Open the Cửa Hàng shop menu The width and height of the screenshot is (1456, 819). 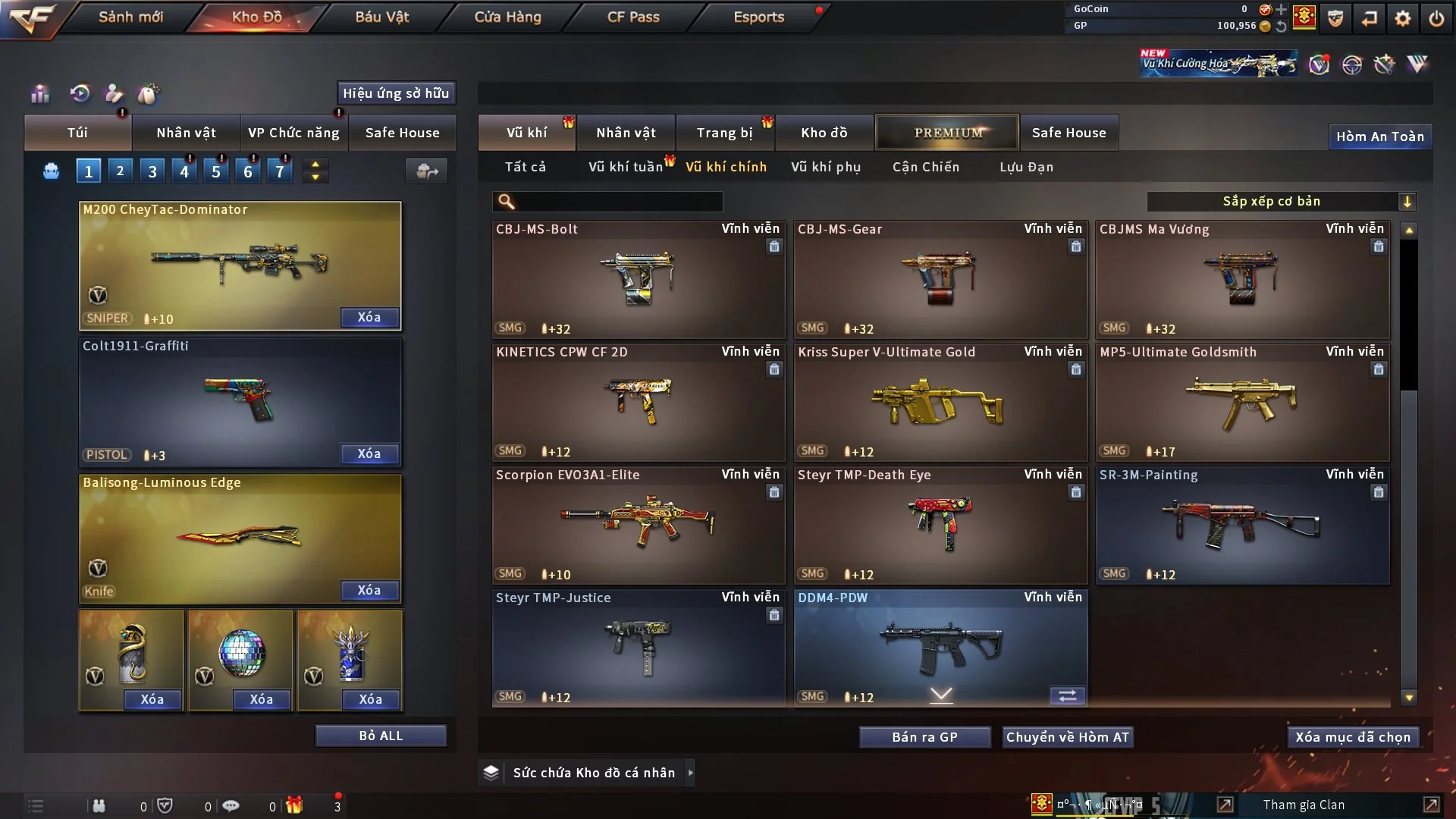click(x=507, y=17)
